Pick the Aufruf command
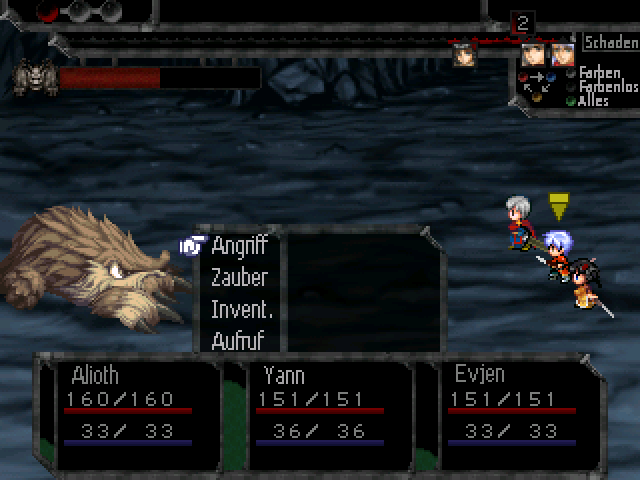 (239, 341)
